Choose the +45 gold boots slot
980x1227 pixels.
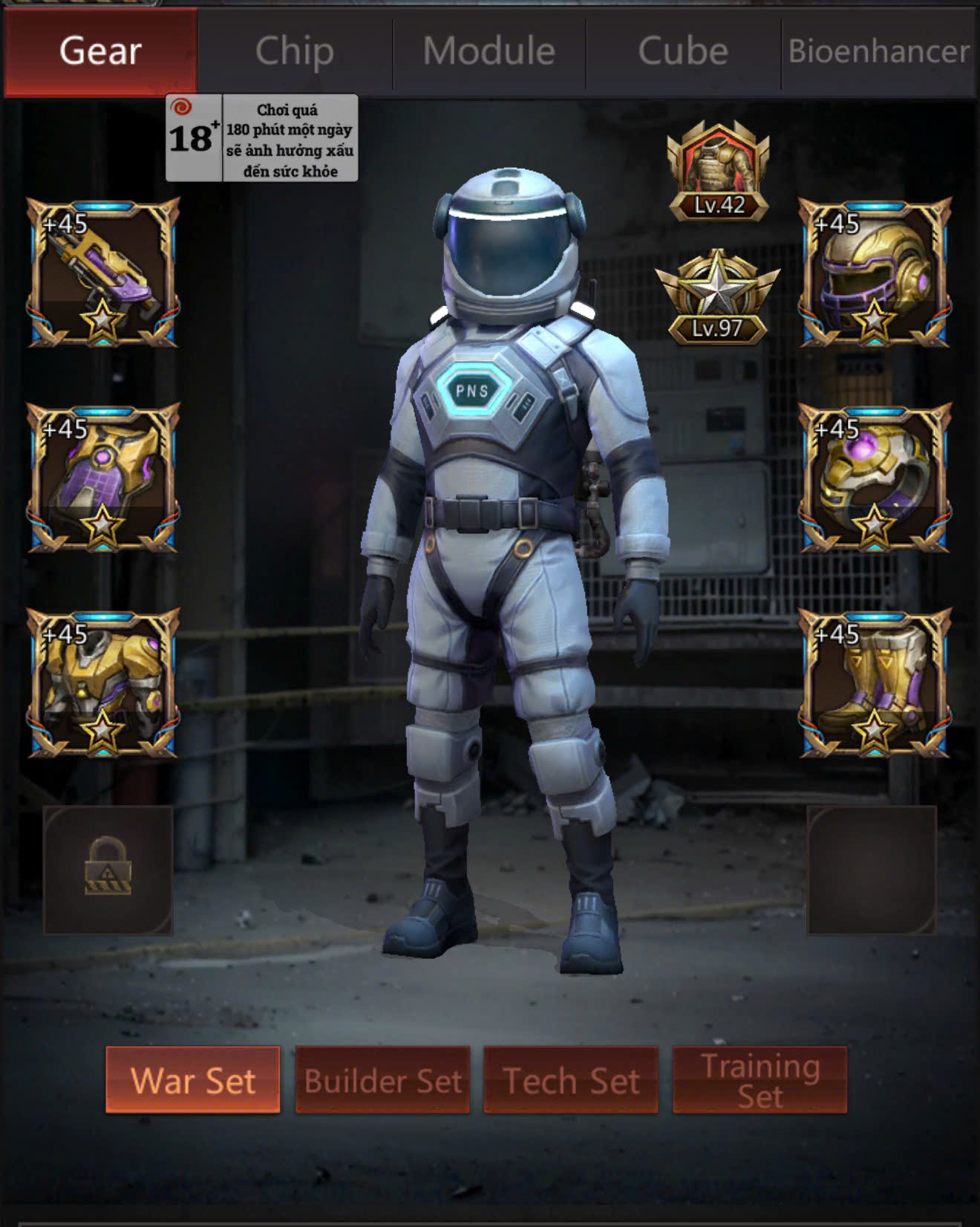pos(875,683)
